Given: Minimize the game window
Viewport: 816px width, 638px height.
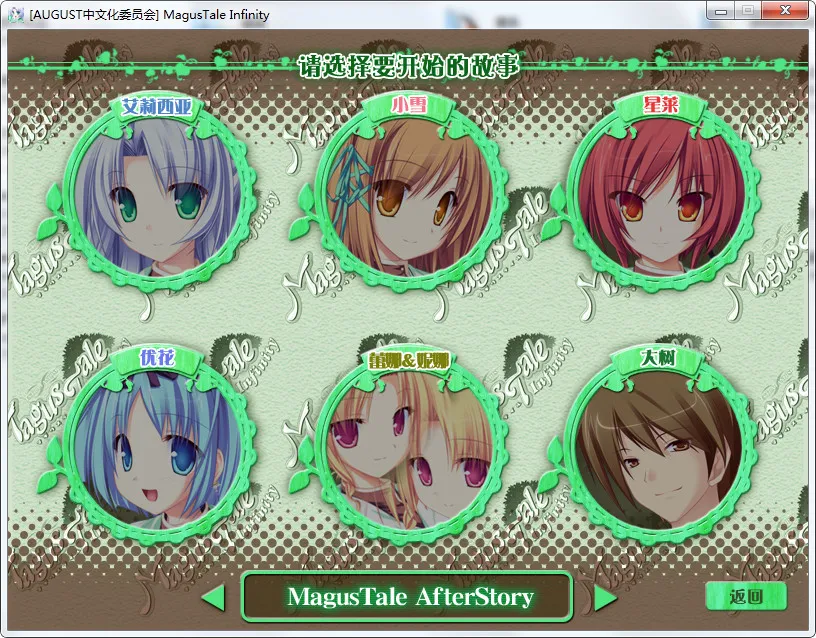Looking at the screenshot, I should point(722,10).
